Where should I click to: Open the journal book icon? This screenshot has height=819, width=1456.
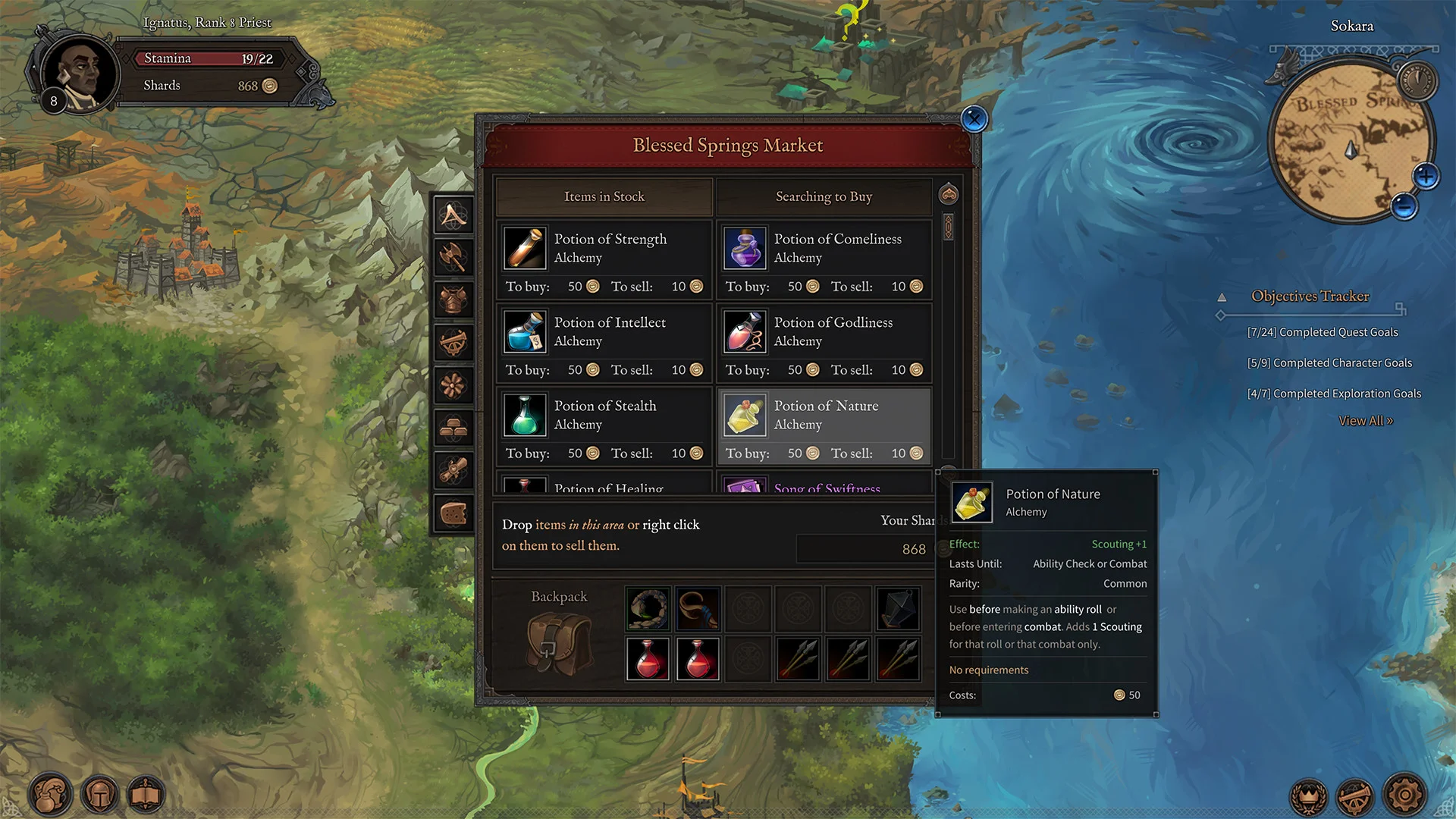tap(146, 795)
